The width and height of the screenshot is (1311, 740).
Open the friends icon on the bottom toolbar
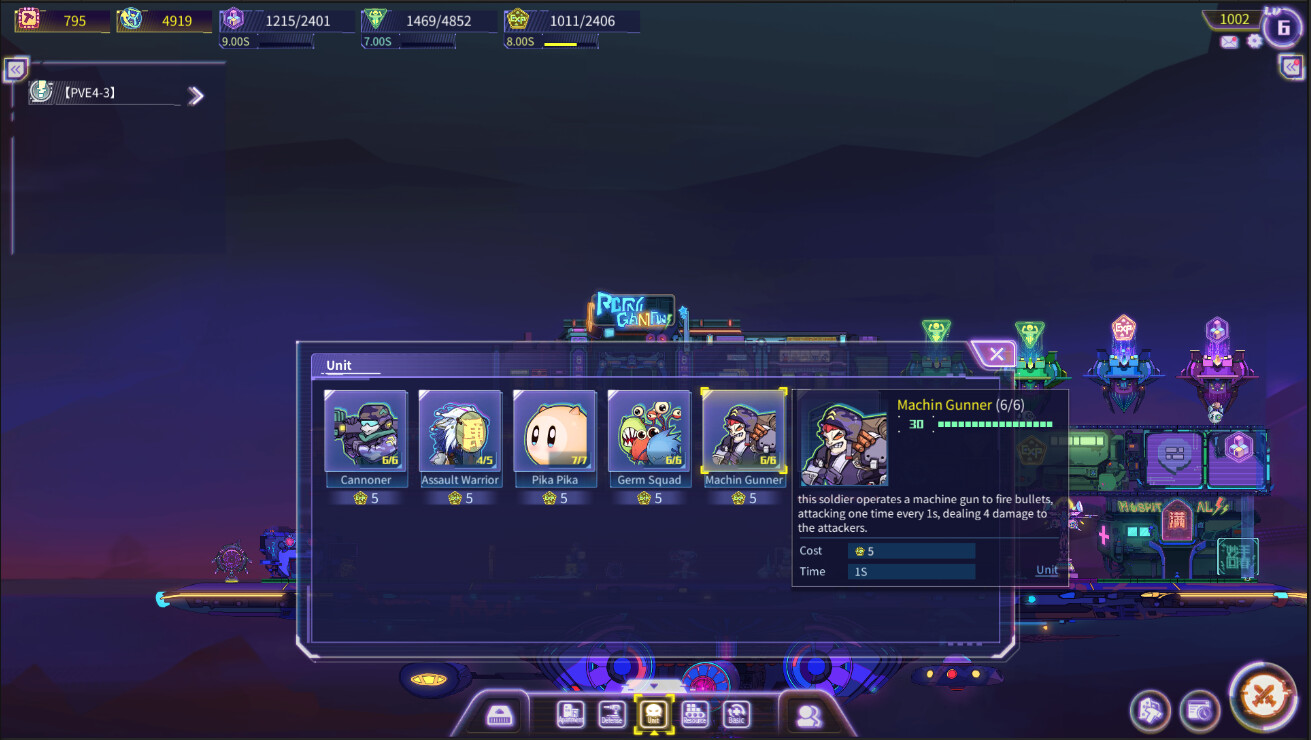click(810, 715)
